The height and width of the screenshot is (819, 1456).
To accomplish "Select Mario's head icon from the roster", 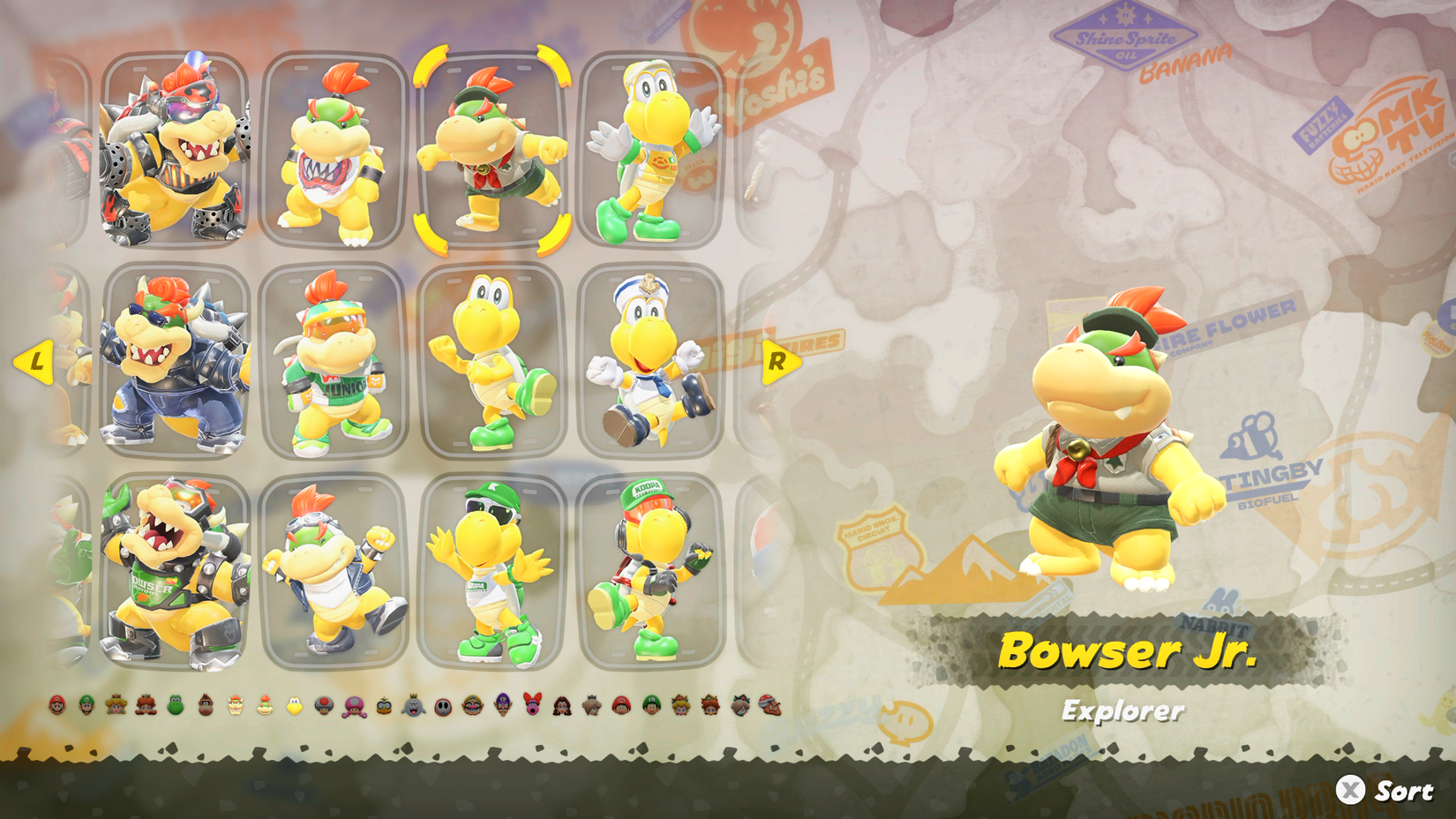I will 56,706.
